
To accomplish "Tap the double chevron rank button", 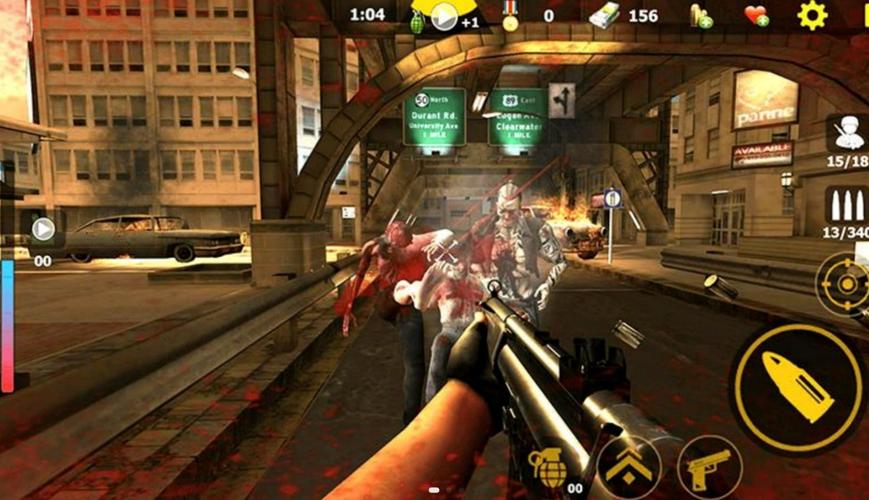I will tap(630, 467).
